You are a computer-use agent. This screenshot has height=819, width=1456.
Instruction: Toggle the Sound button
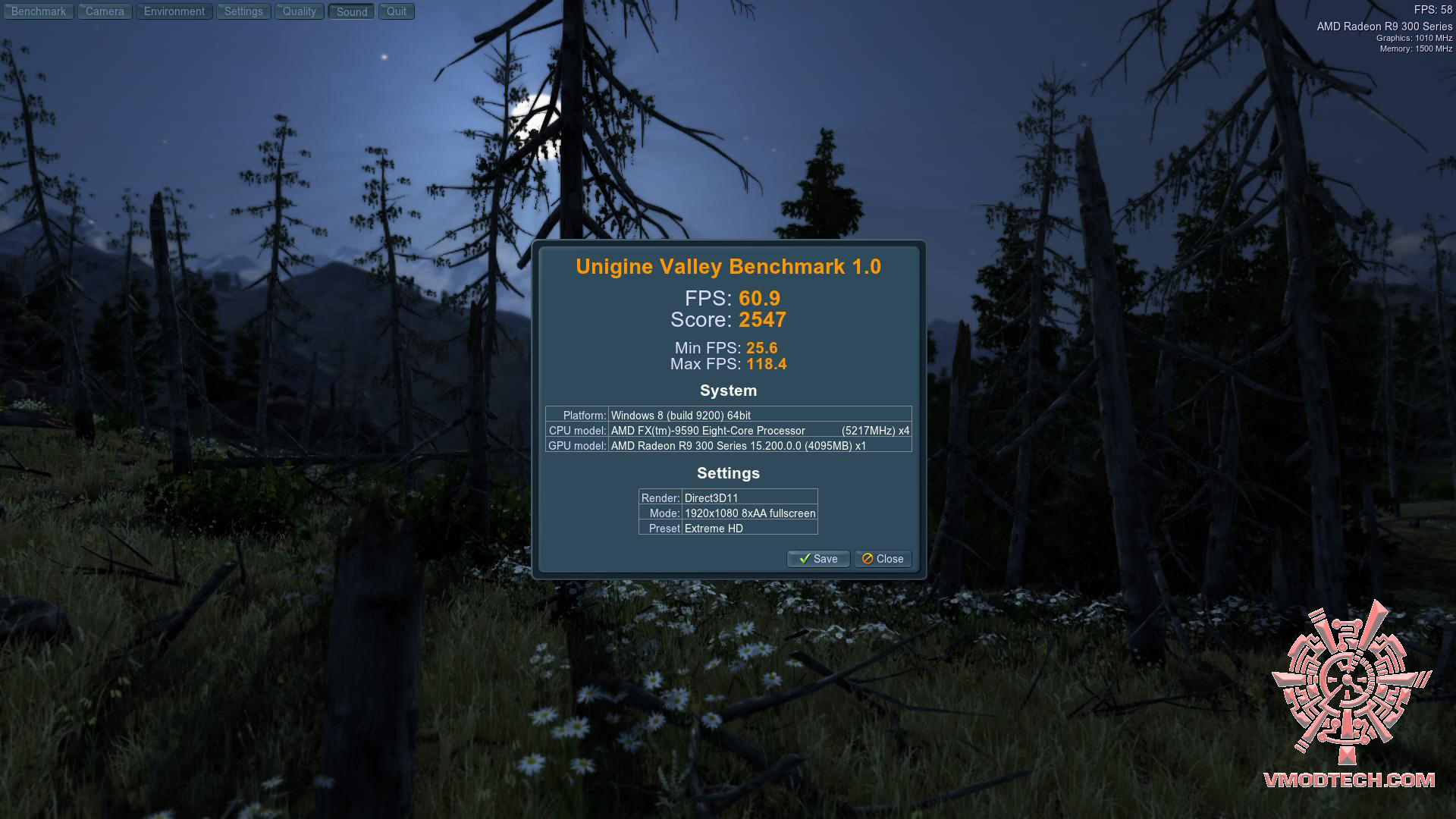tap(352, 11)
